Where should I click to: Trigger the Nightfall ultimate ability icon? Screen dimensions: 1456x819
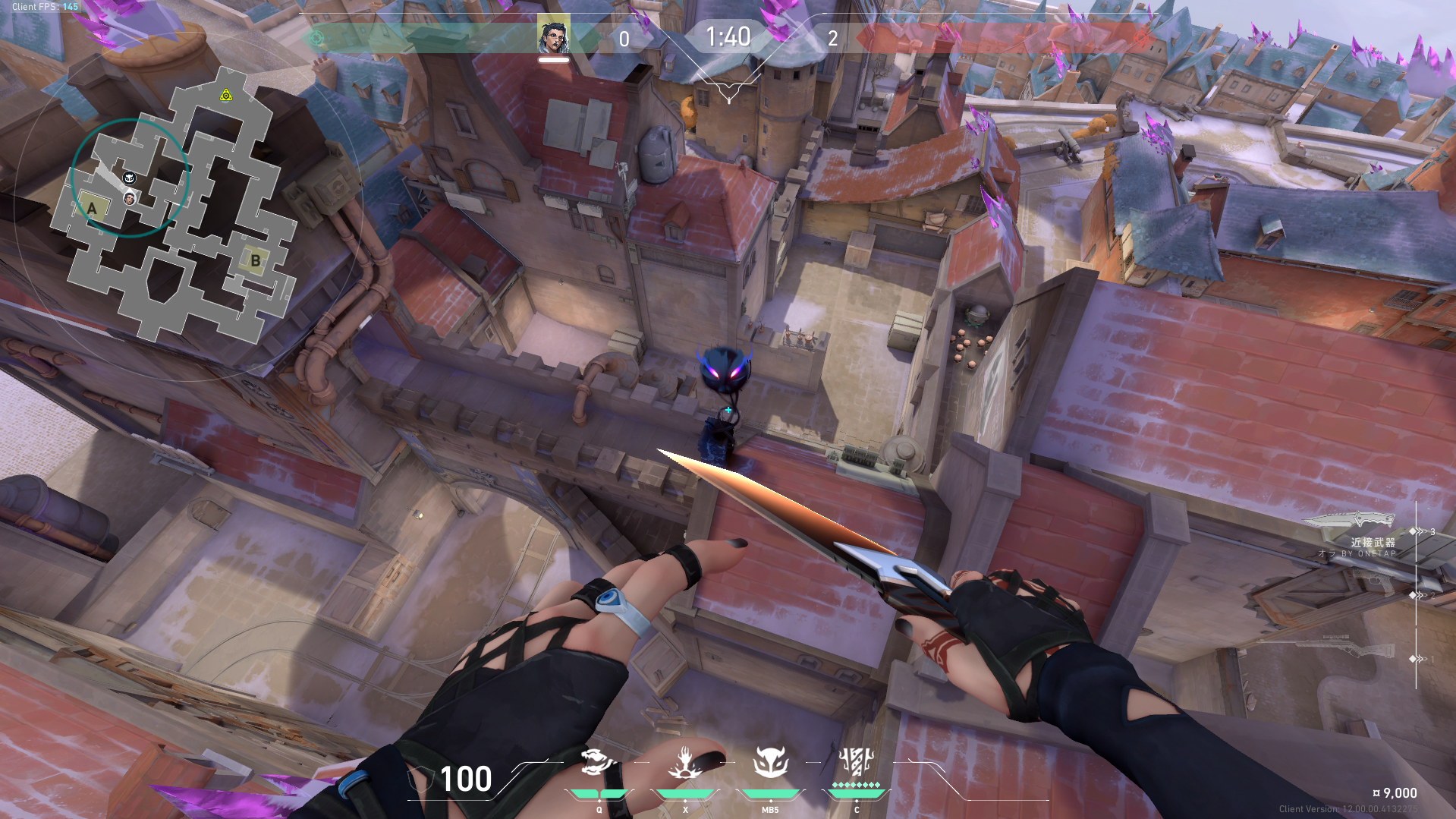(x=857, y=761)
